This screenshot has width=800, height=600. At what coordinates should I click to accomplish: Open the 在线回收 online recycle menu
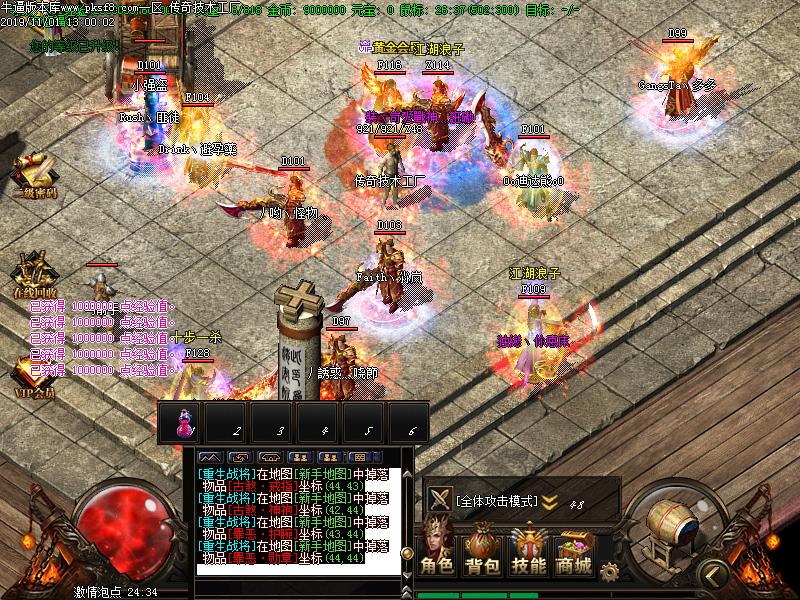(34, 276)
